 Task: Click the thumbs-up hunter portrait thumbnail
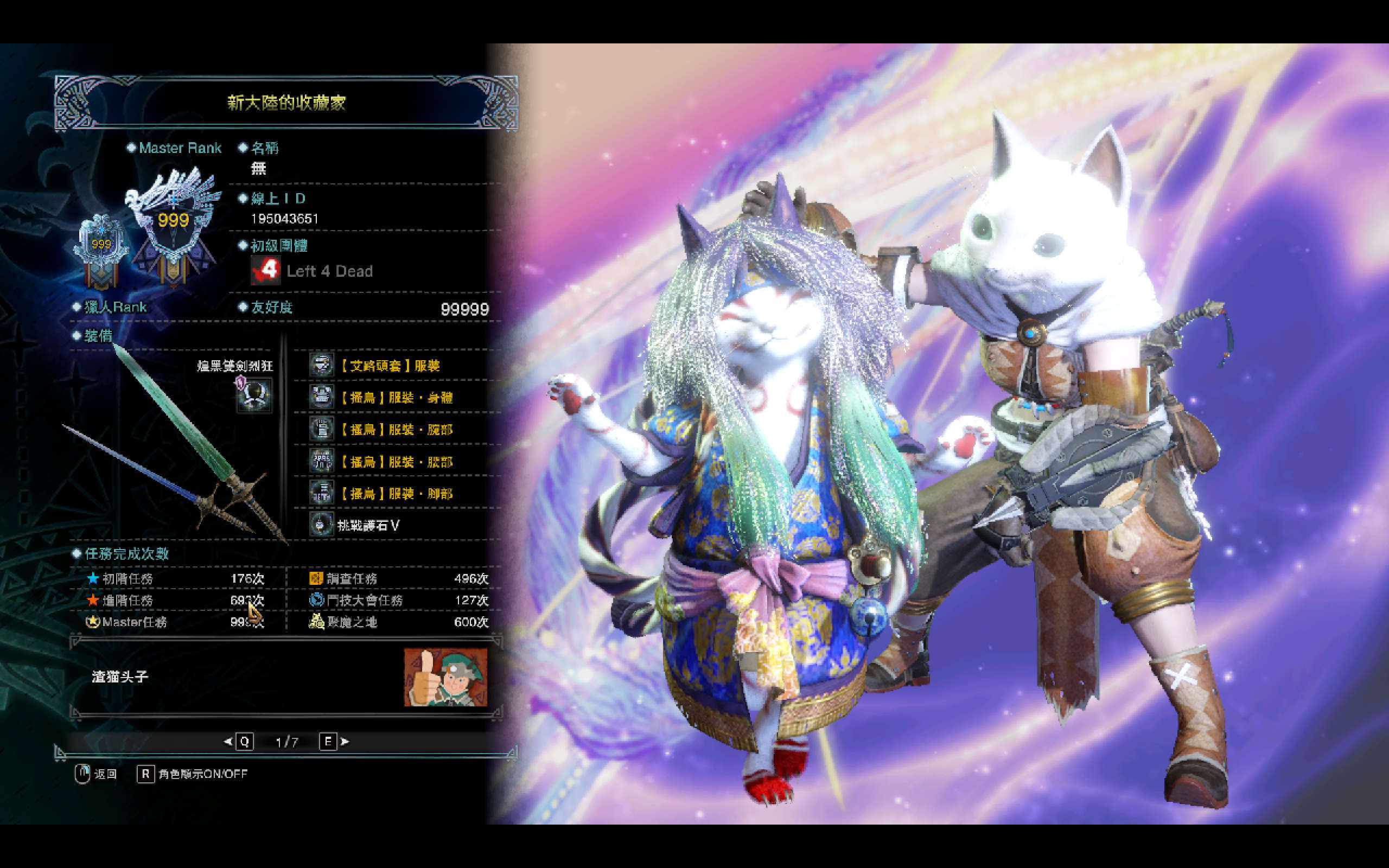(445, 678)
